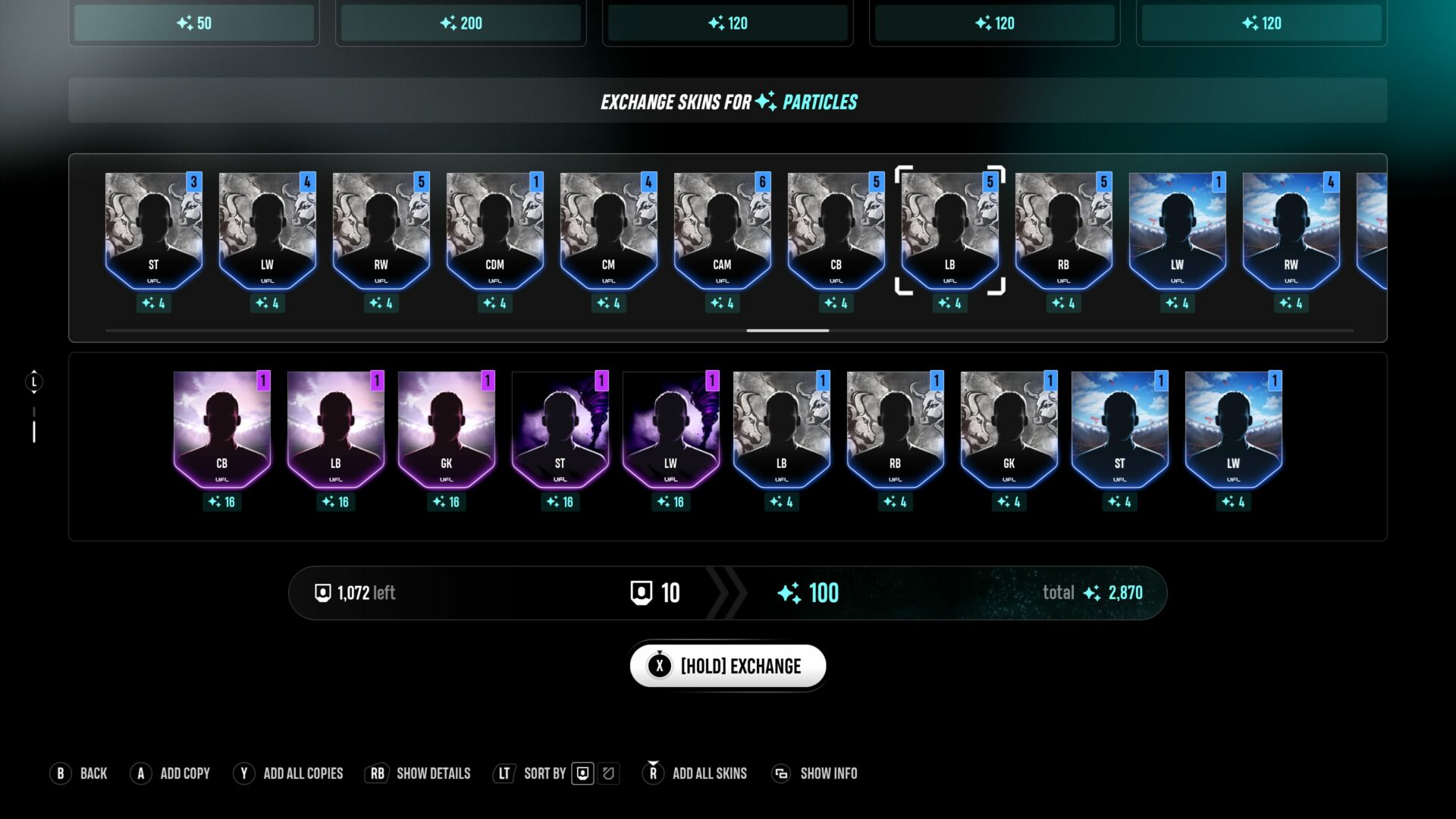The image size is (1456, 819).
Task: Select the grey bull CB skin card
Action: coord(836,231)
